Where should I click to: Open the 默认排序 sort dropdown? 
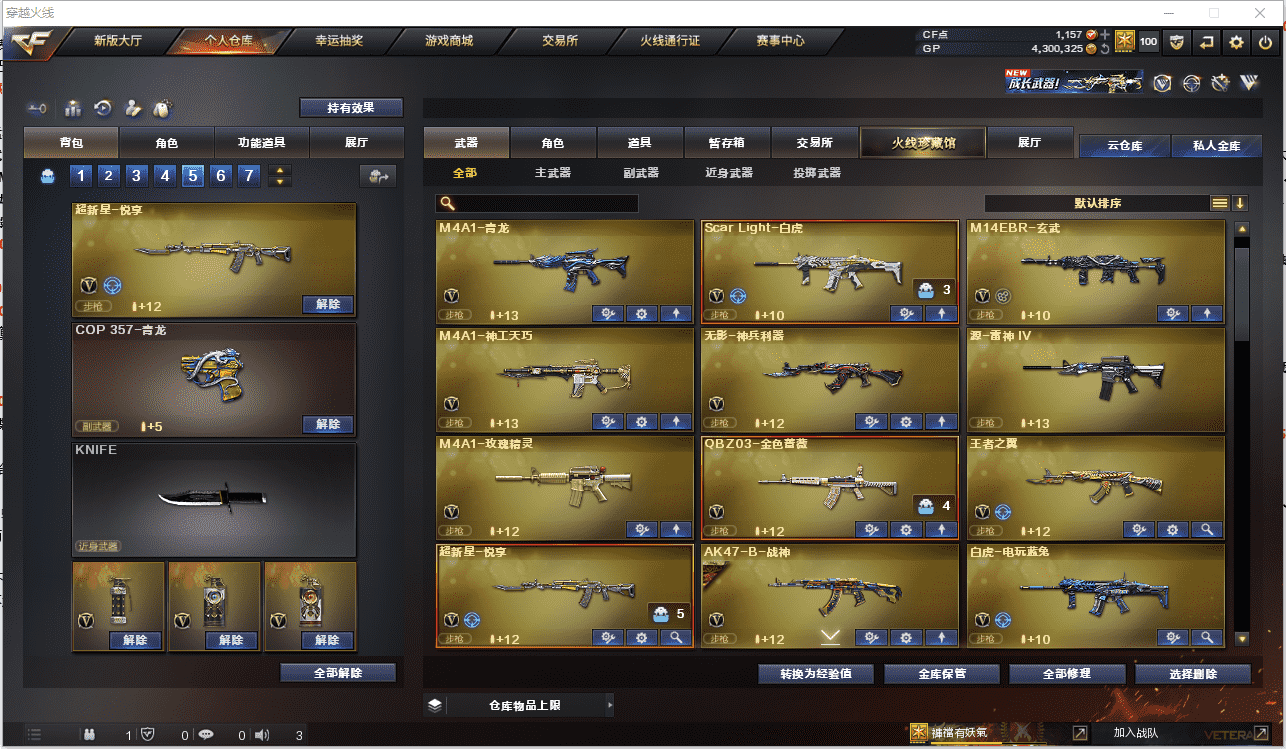(1097, 203)
